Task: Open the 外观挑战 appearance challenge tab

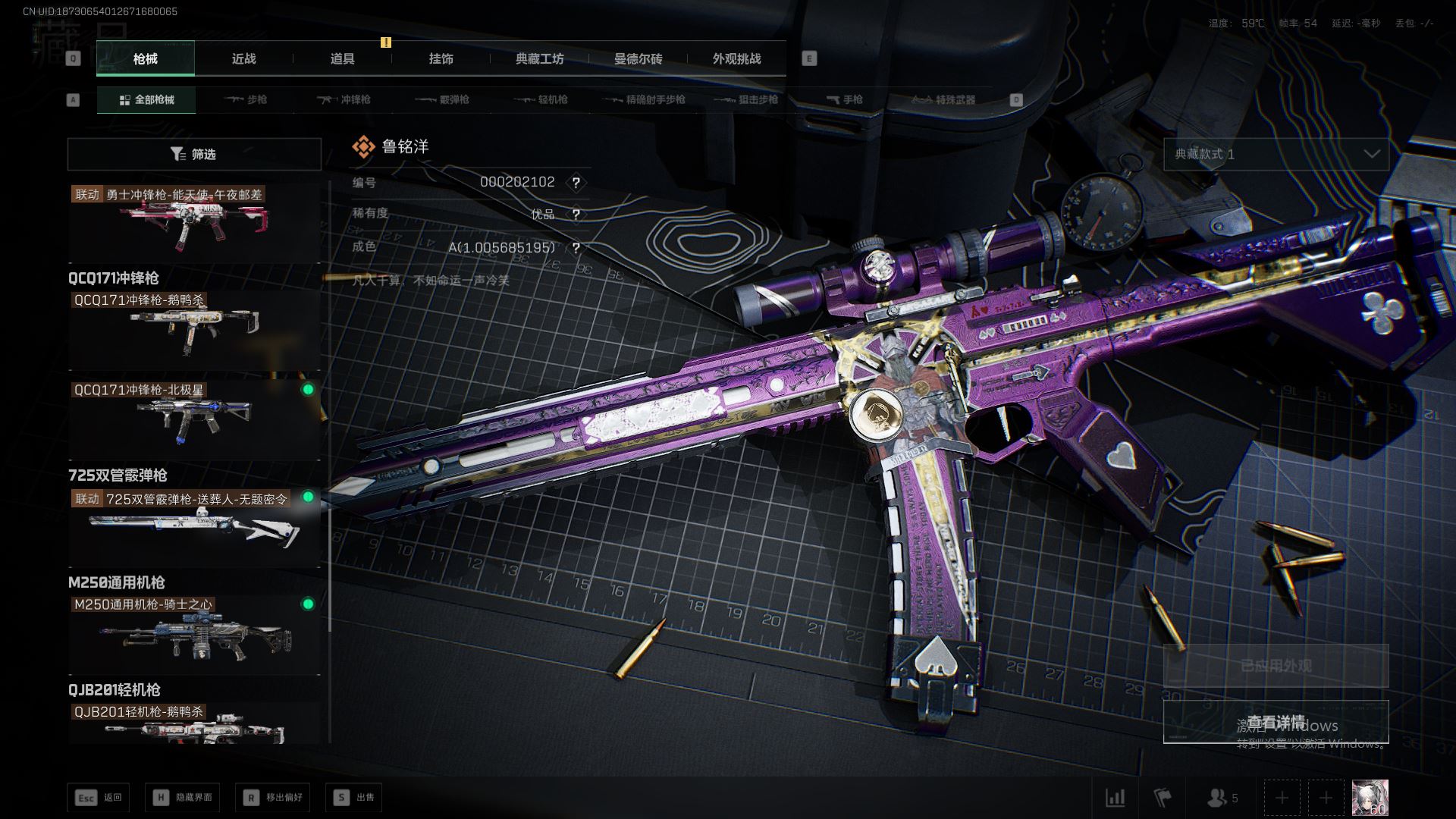Action: click(x=736, y=59)
